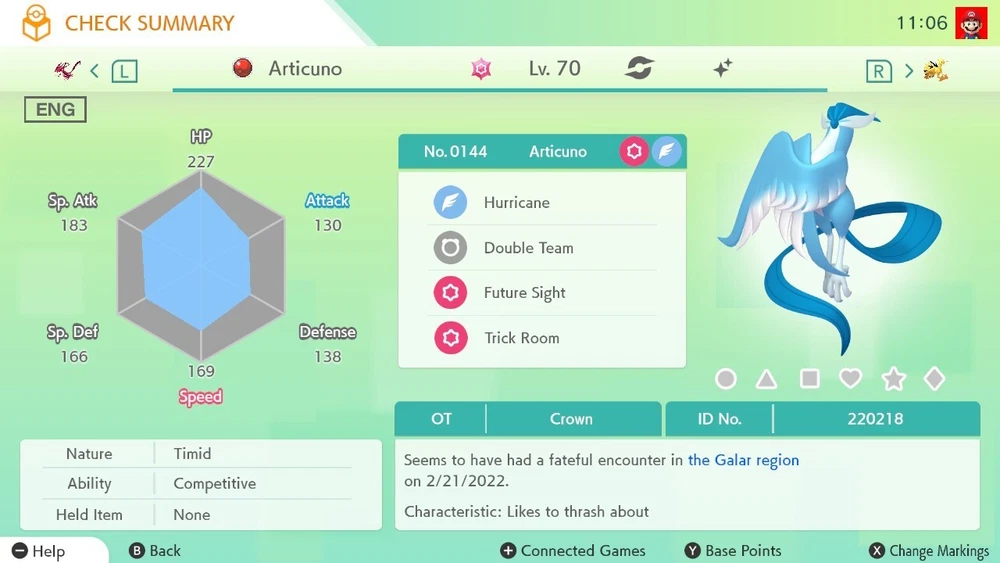
Task: Open Change Markings
Action: click(929, 551)
